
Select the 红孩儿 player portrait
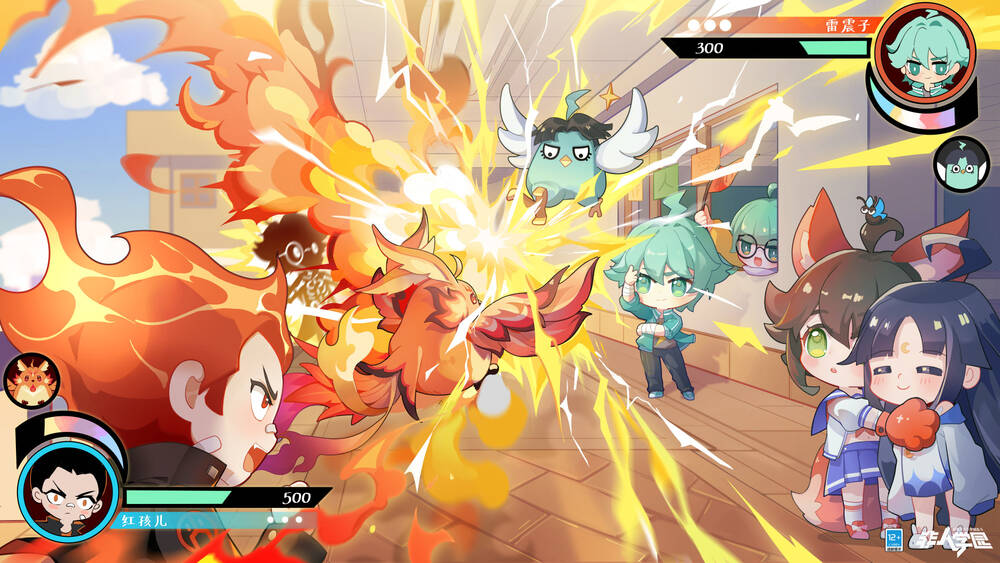[67, 489]
